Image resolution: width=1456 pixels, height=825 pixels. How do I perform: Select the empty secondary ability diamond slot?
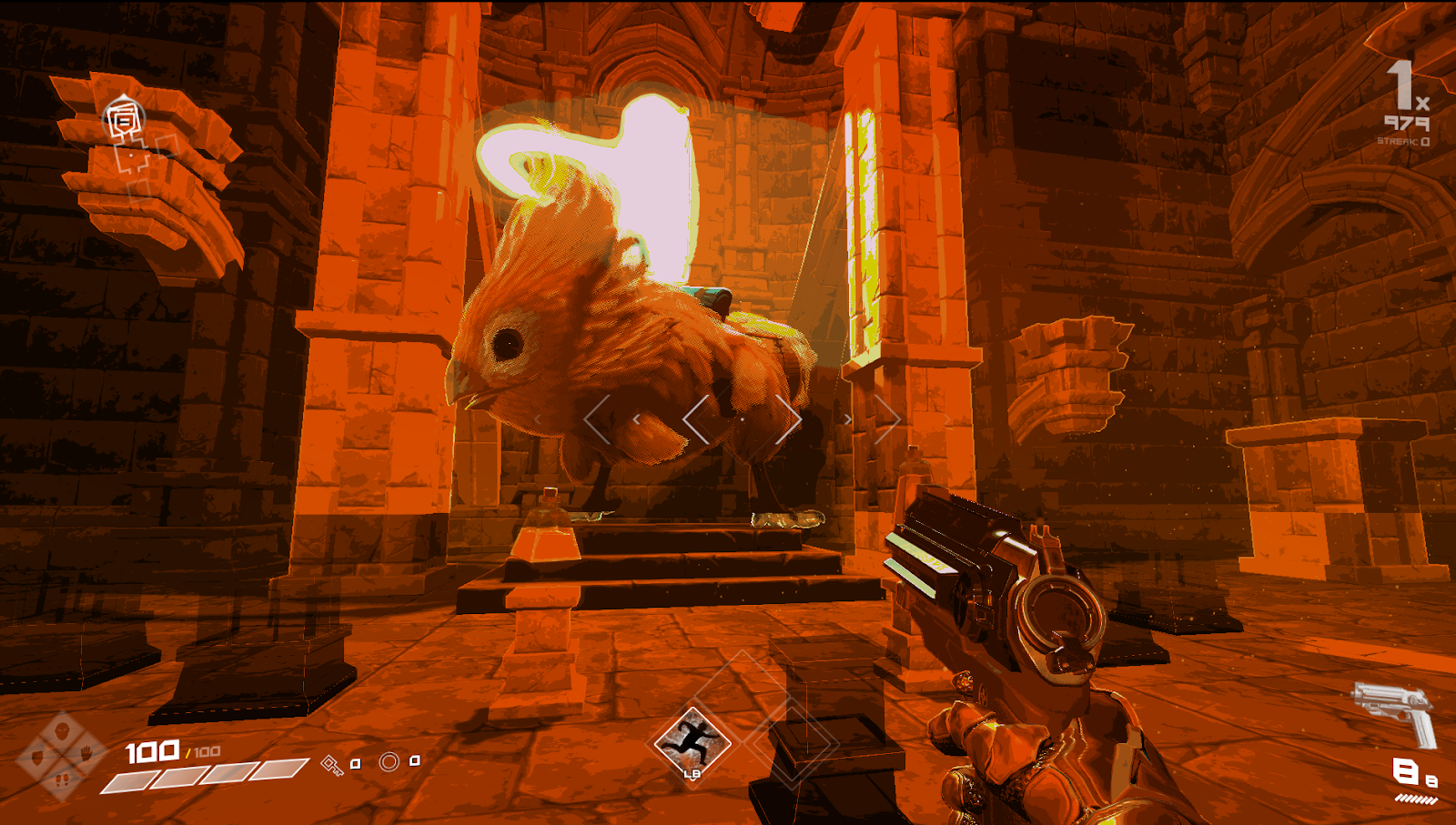coord(794,740)
